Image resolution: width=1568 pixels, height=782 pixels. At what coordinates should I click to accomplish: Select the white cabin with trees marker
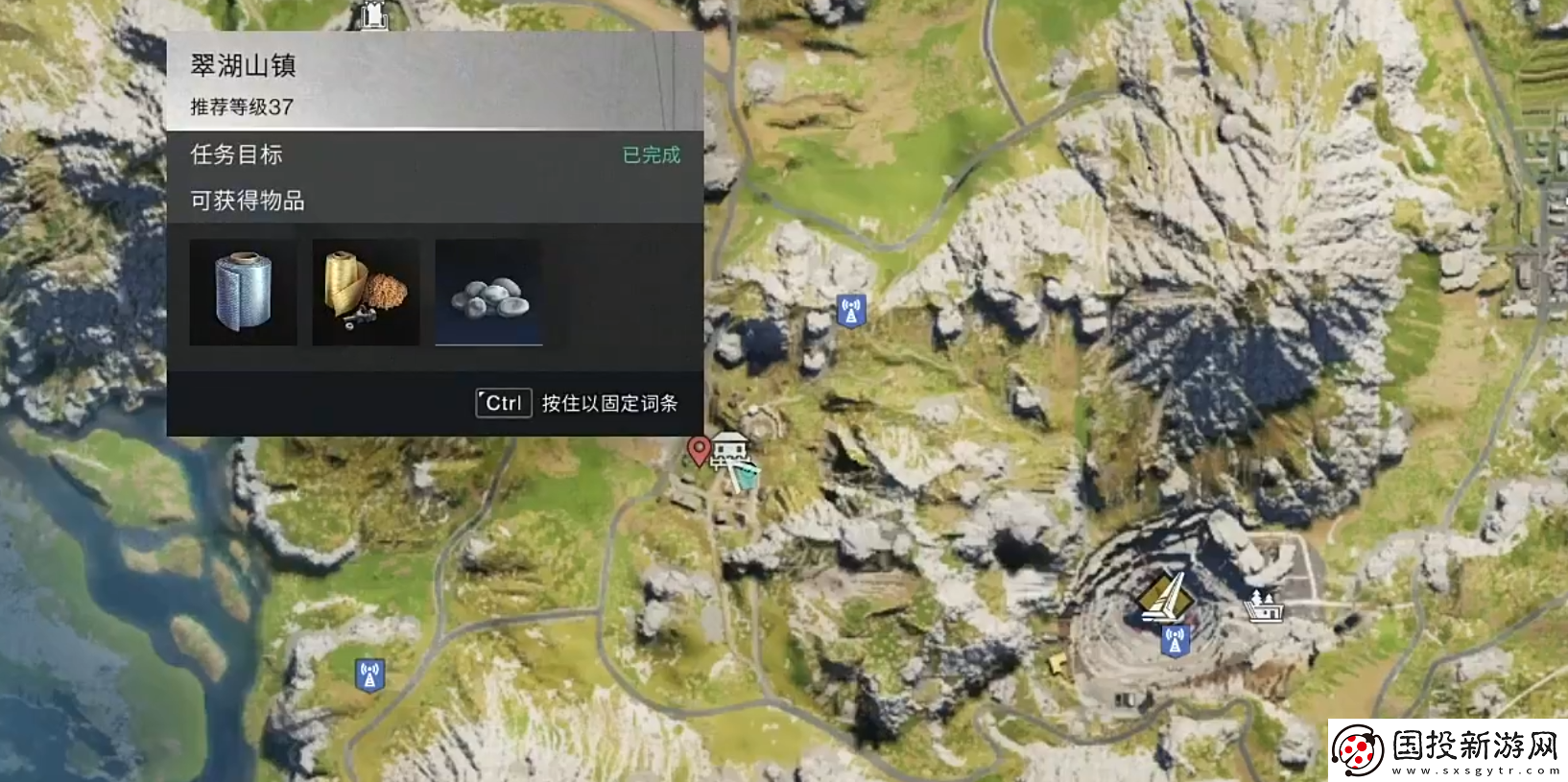[x=1264, y=606]
